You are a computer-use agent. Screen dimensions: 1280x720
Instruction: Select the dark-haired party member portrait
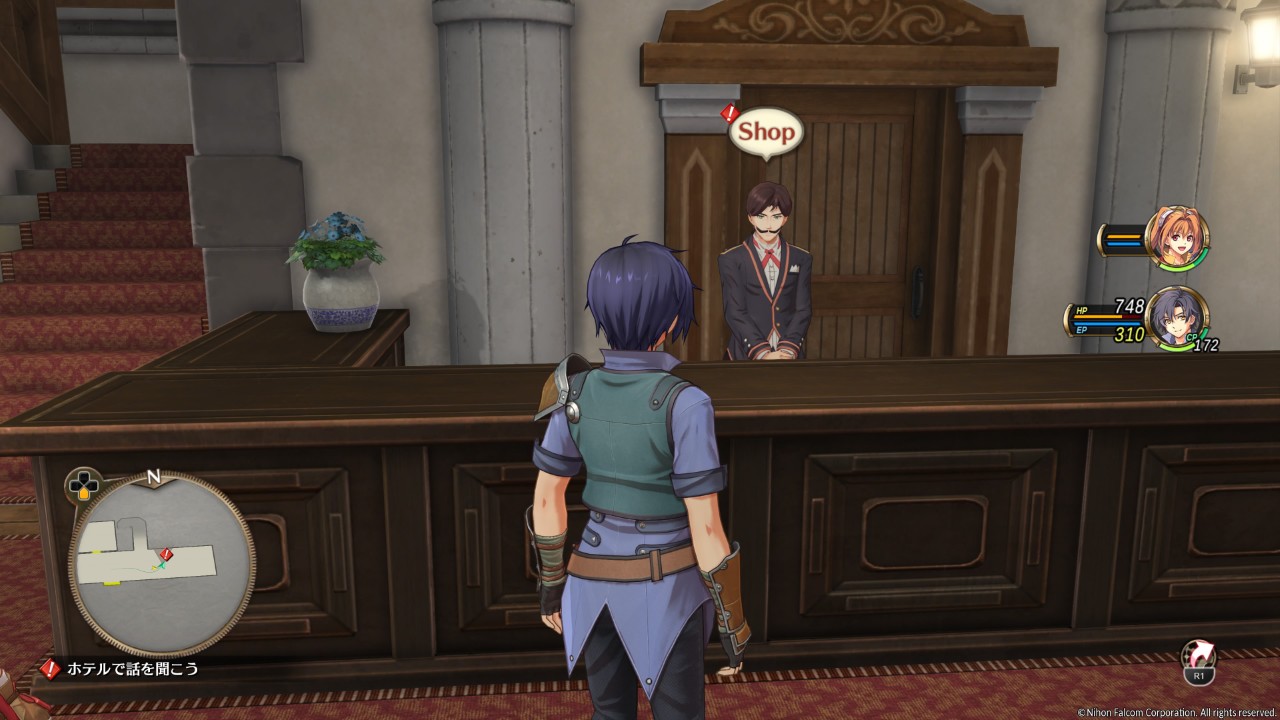click(1176, 318)
